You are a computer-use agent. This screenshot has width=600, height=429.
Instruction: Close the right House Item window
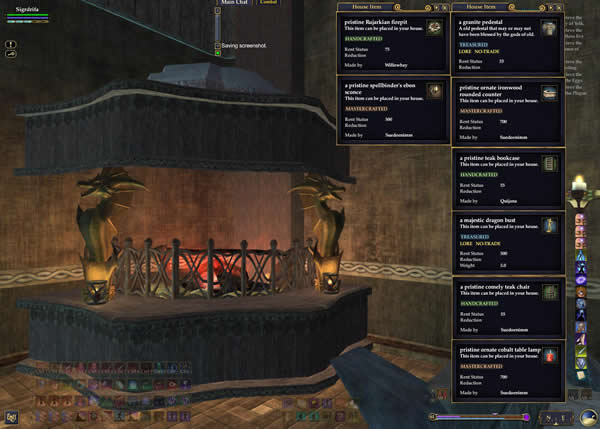click(562, 7)
